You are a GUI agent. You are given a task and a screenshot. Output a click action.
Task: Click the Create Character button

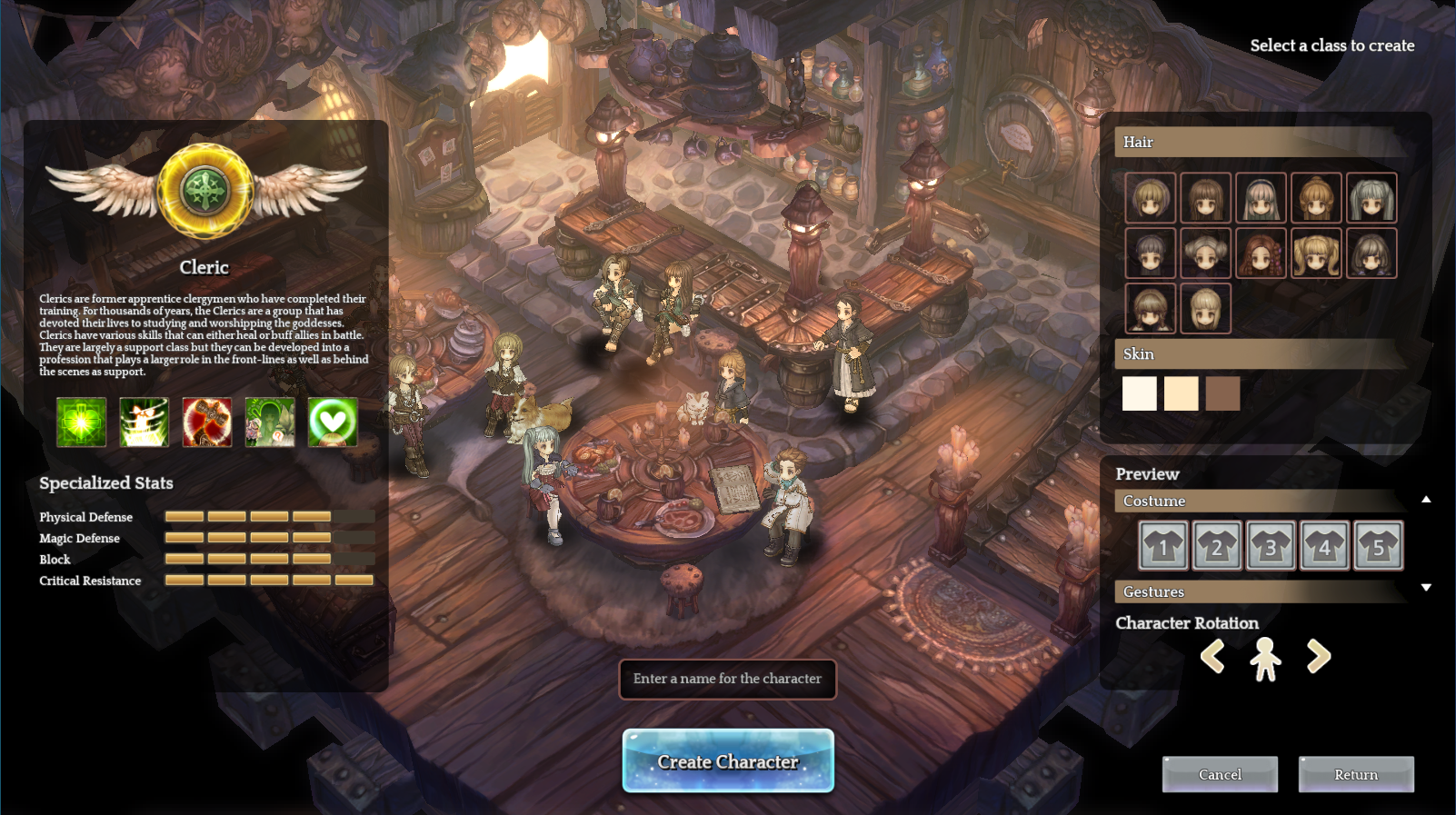728,761
